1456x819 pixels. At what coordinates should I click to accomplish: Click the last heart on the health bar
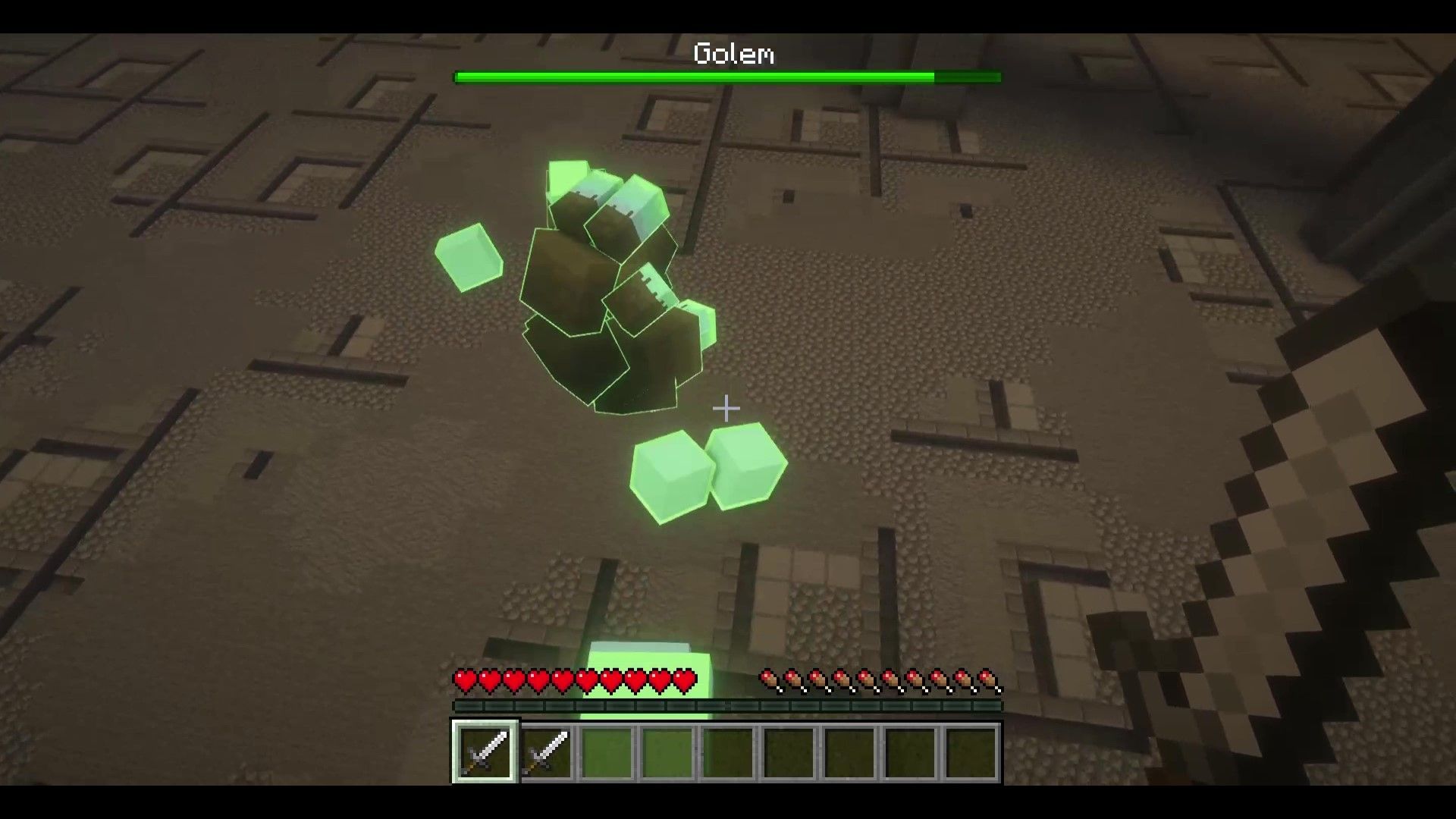point(683,681)
